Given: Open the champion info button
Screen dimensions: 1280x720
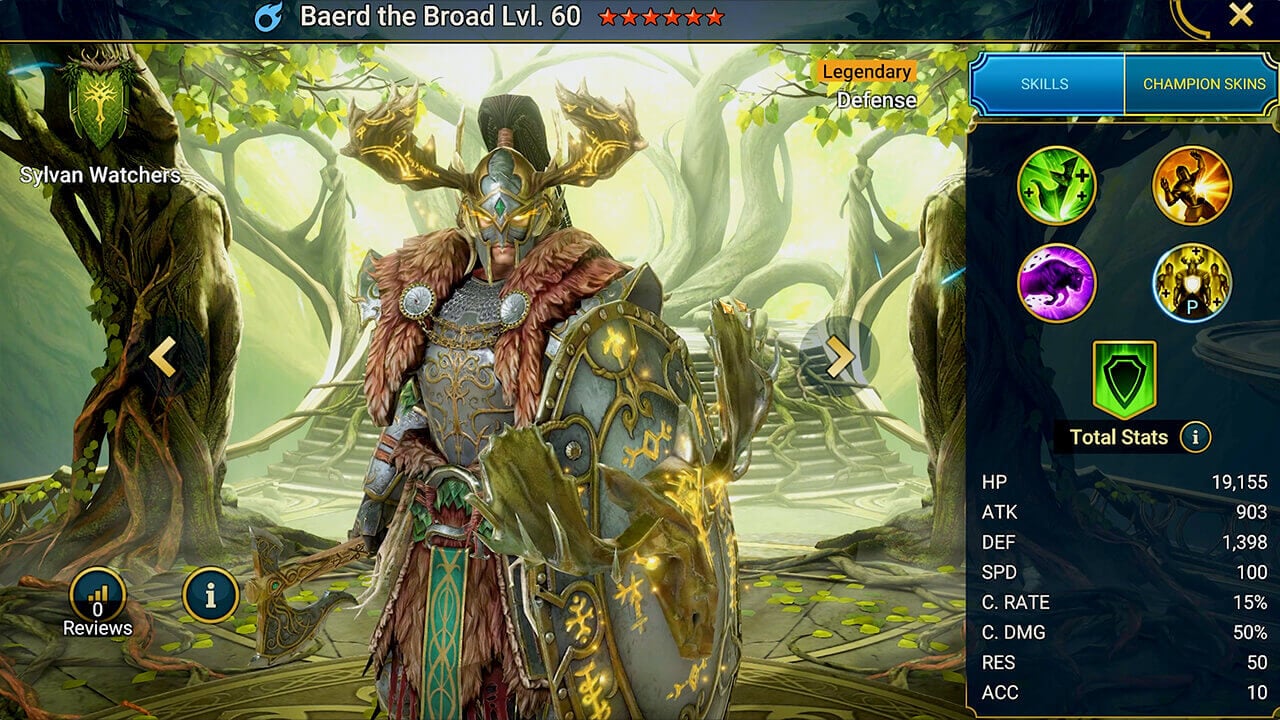Looking at the screenshot, I should point(210,596).
